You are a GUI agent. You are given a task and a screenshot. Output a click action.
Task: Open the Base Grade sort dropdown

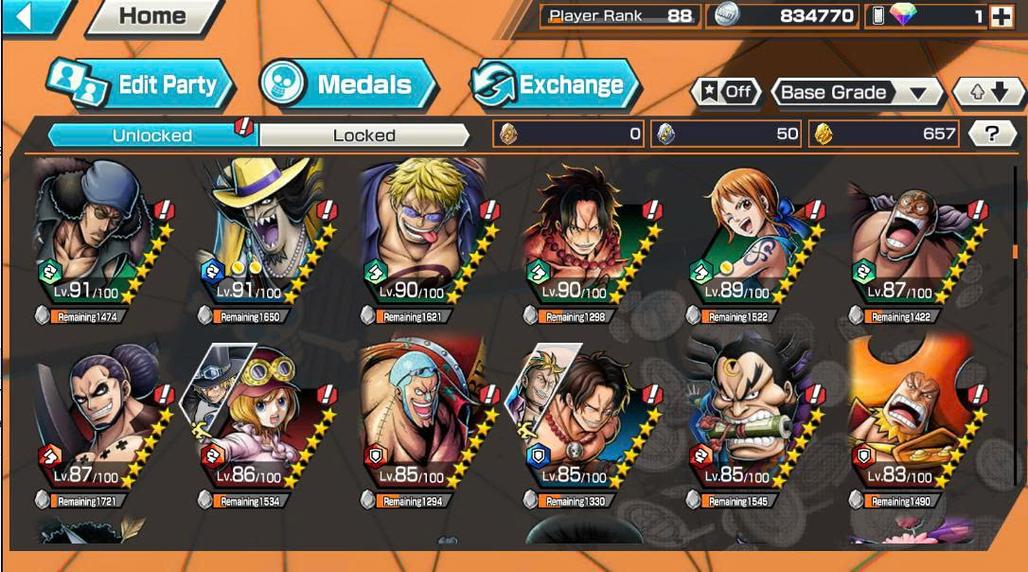[x=857, y=92]
